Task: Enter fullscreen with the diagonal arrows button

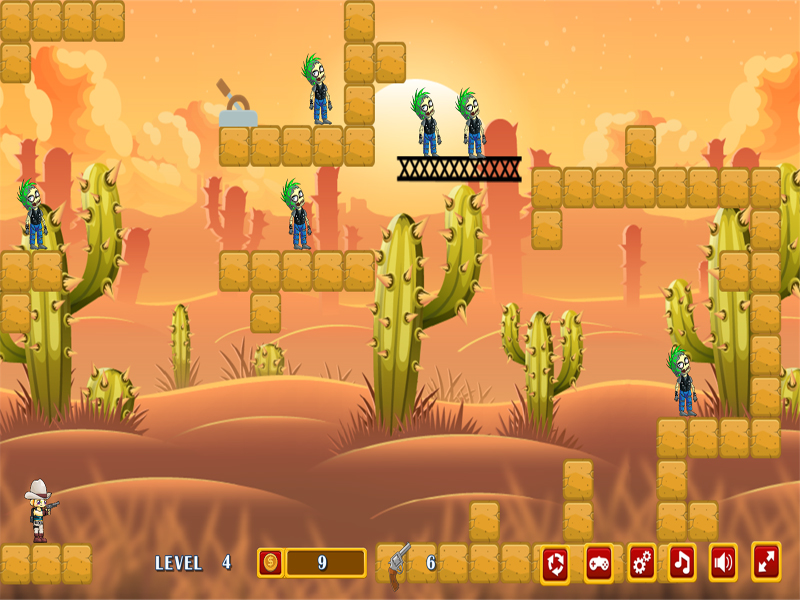Action: [x=766, y=562]
